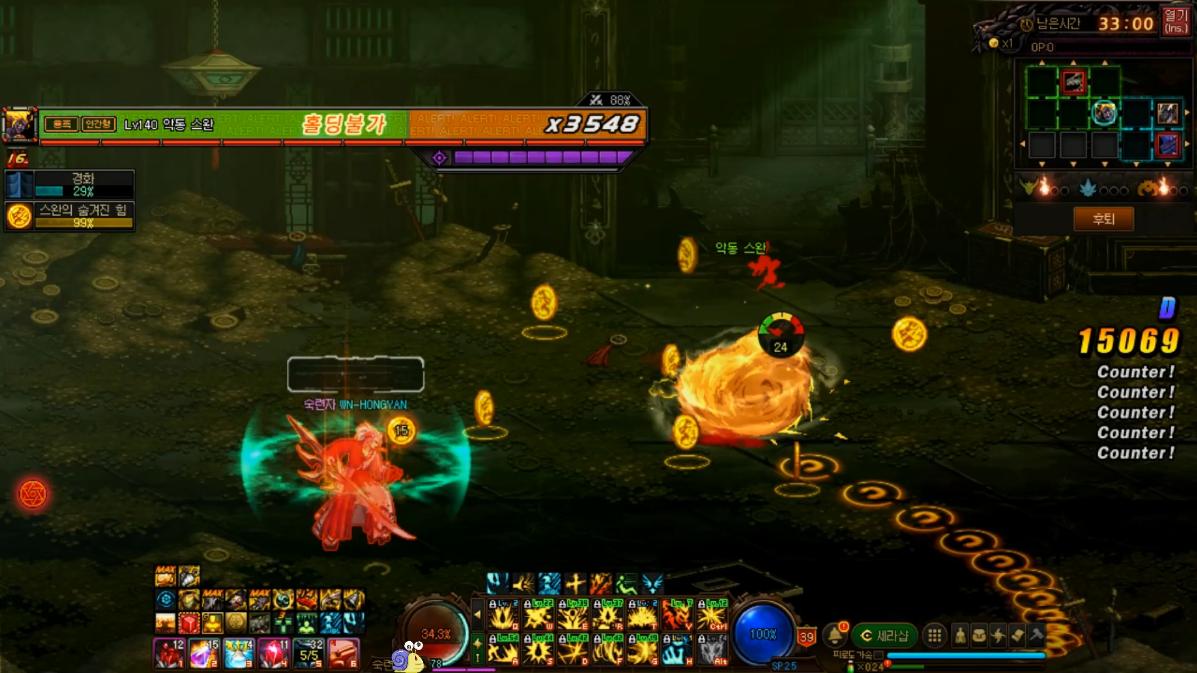
Task: Activate the blue skill bound to H
Action: click(x=677, y=651)
